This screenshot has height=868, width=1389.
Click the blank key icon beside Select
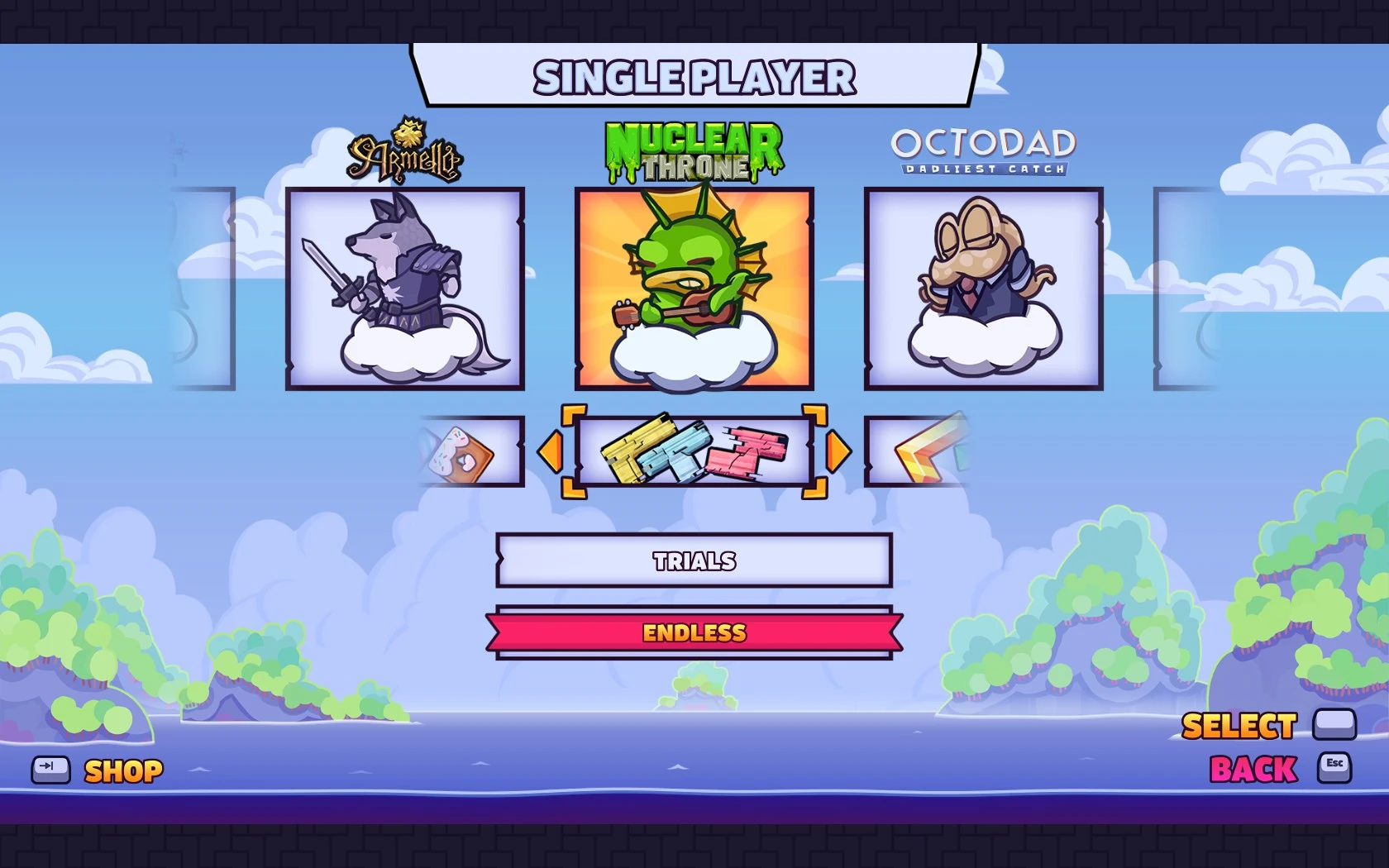[x=1334, y=724]
